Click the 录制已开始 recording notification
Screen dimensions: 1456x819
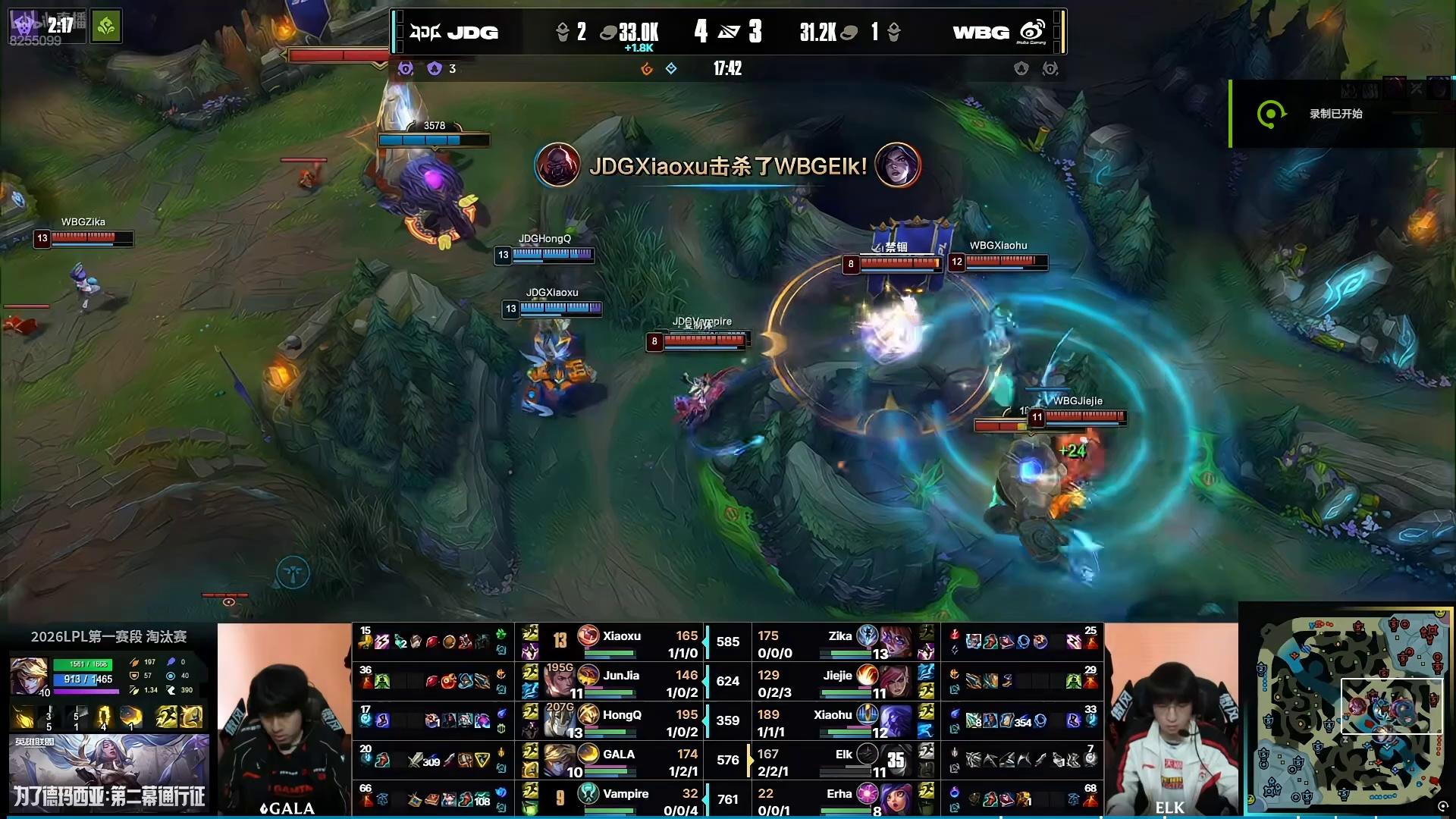tap(1335, 114)
